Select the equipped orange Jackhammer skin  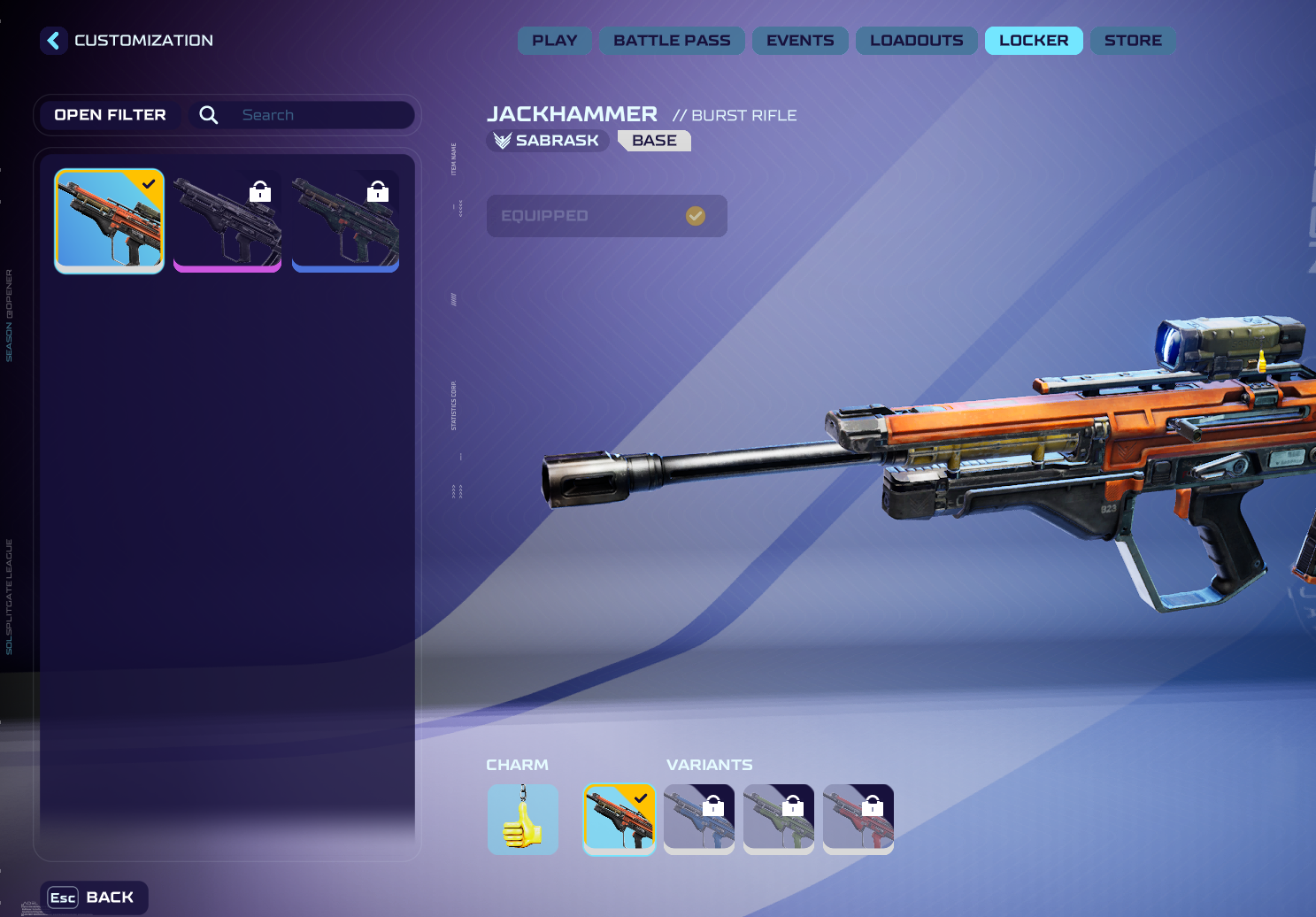click(110, 221)
